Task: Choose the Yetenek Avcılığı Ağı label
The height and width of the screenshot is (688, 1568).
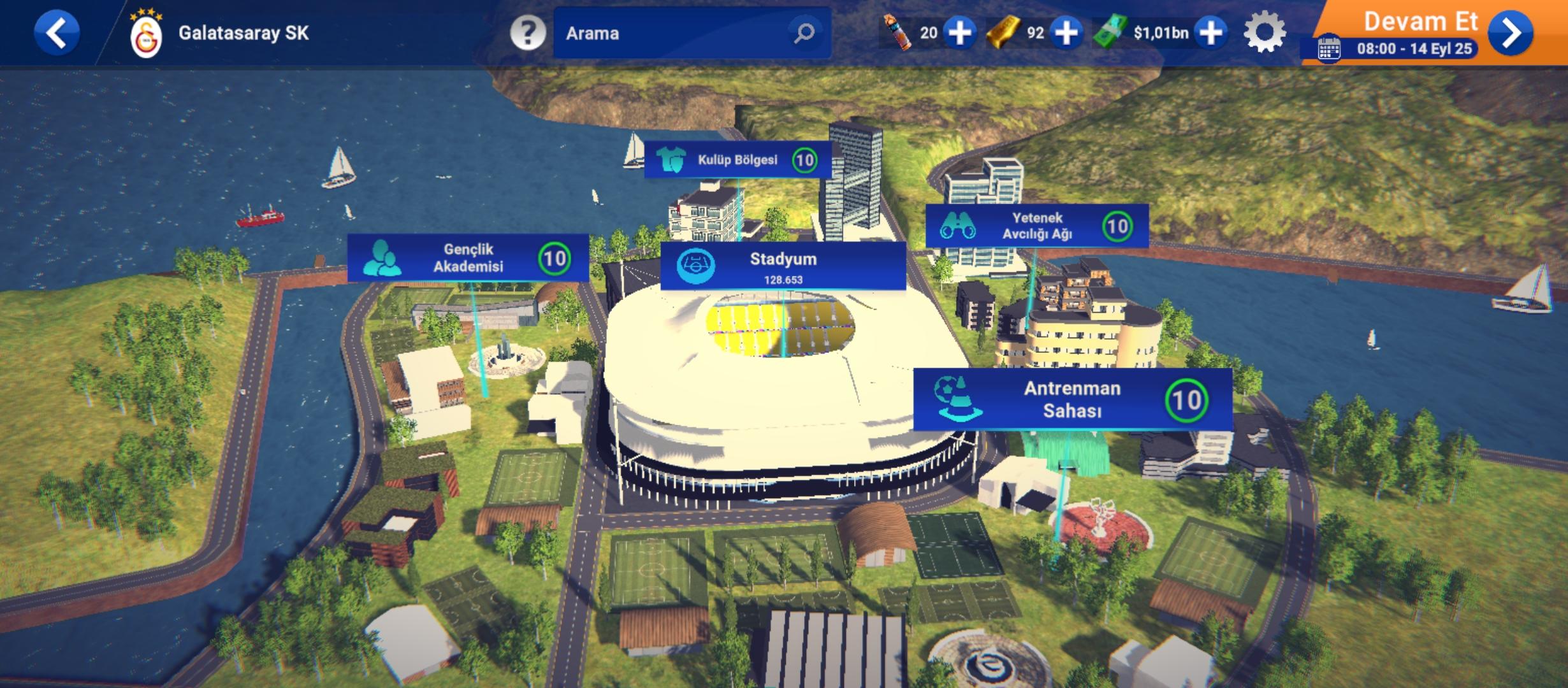Action: 1036,226
